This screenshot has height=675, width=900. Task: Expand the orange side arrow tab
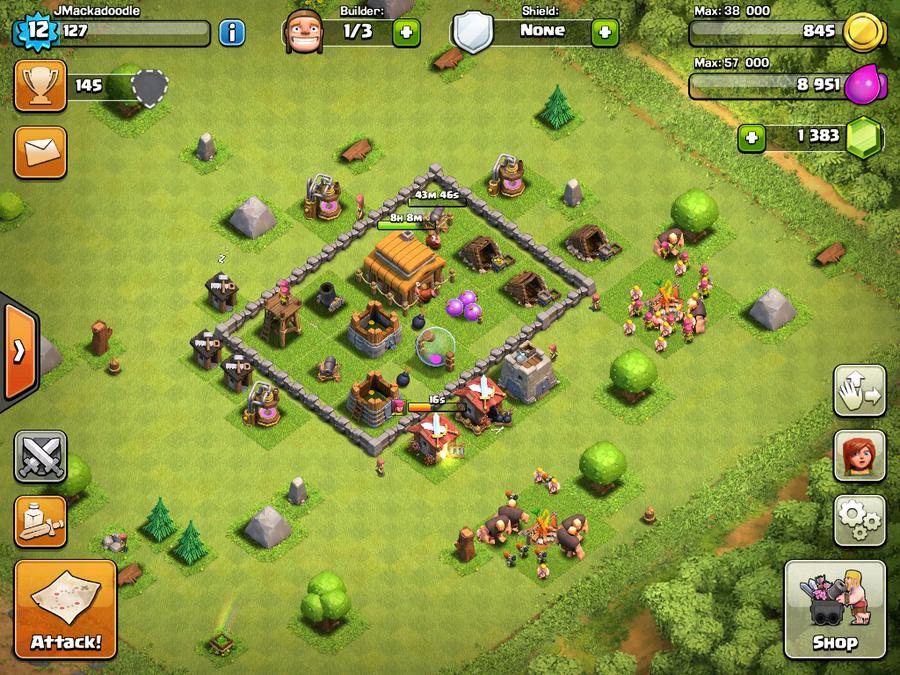[x=18, y=349]
